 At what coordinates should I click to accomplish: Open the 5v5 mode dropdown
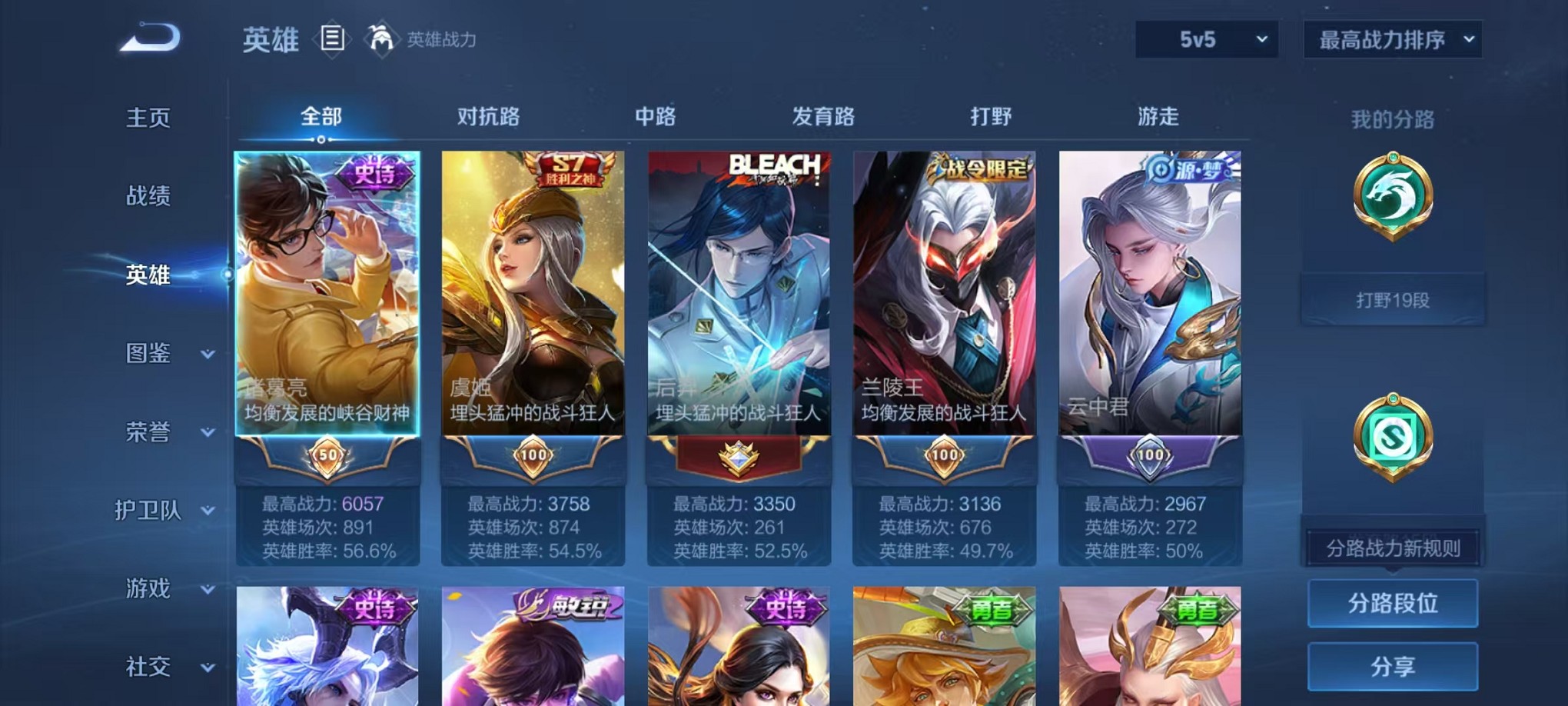[1206, 38]
